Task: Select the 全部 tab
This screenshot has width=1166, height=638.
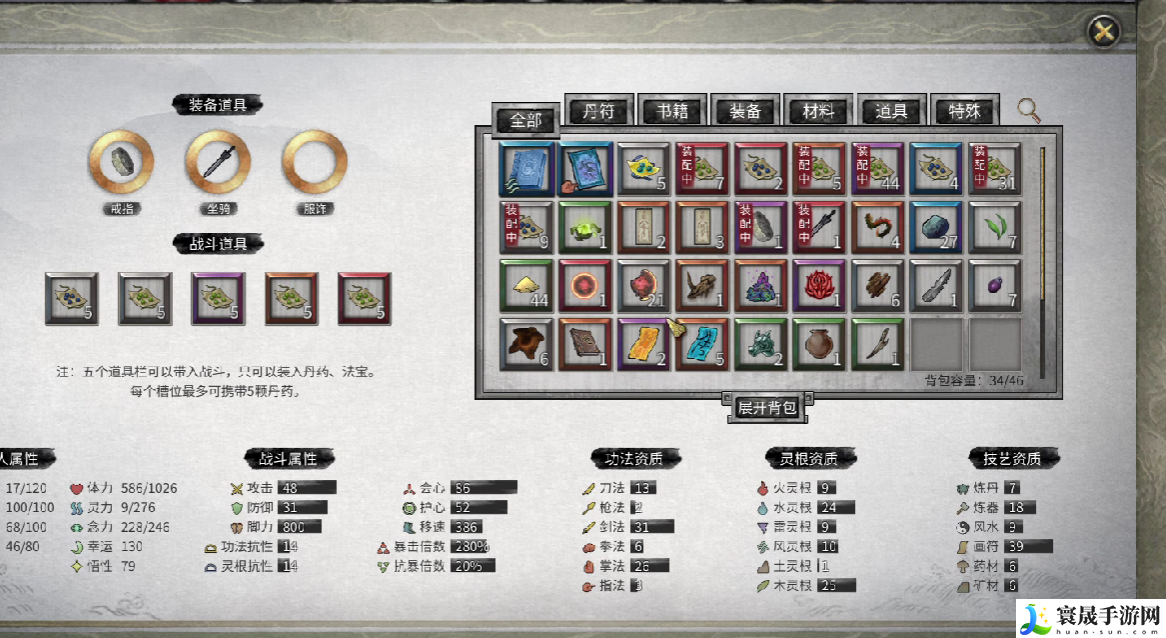Action: pos(526,120)
